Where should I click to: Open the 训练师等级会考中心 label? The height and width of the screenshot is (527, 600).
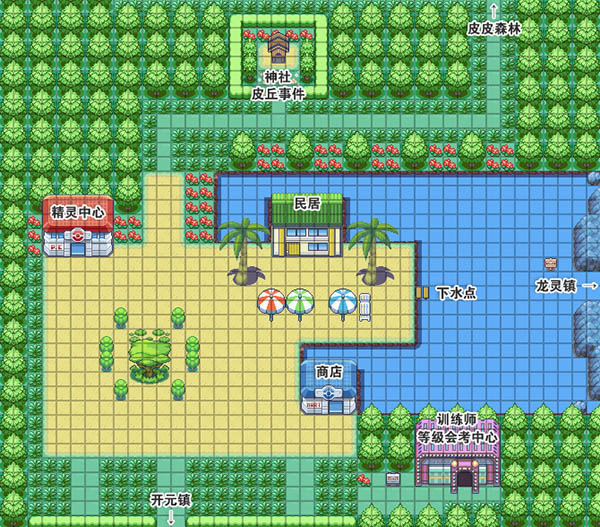(x=457, y=428)
